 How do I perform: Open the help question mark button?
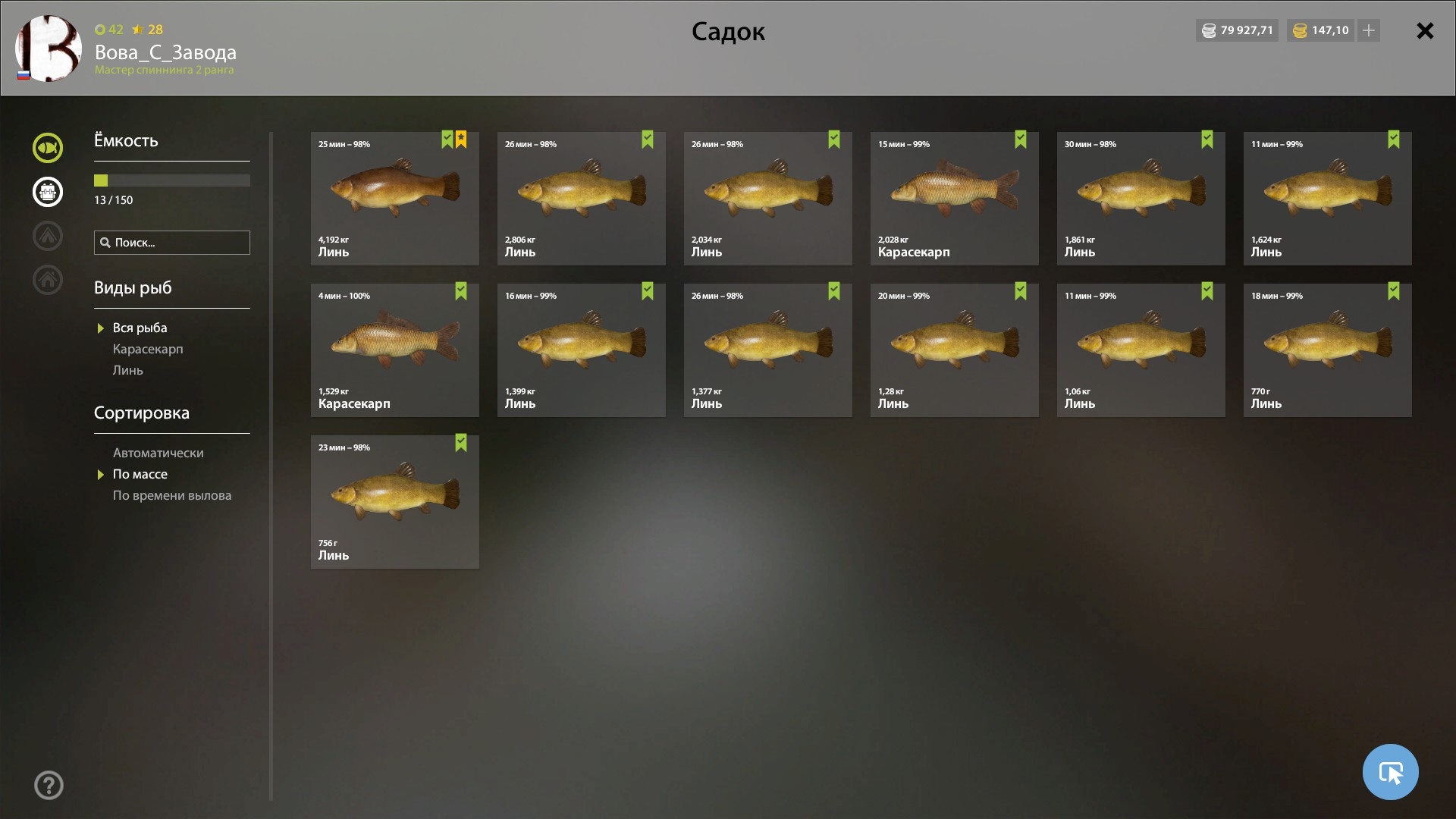(49, 785)
